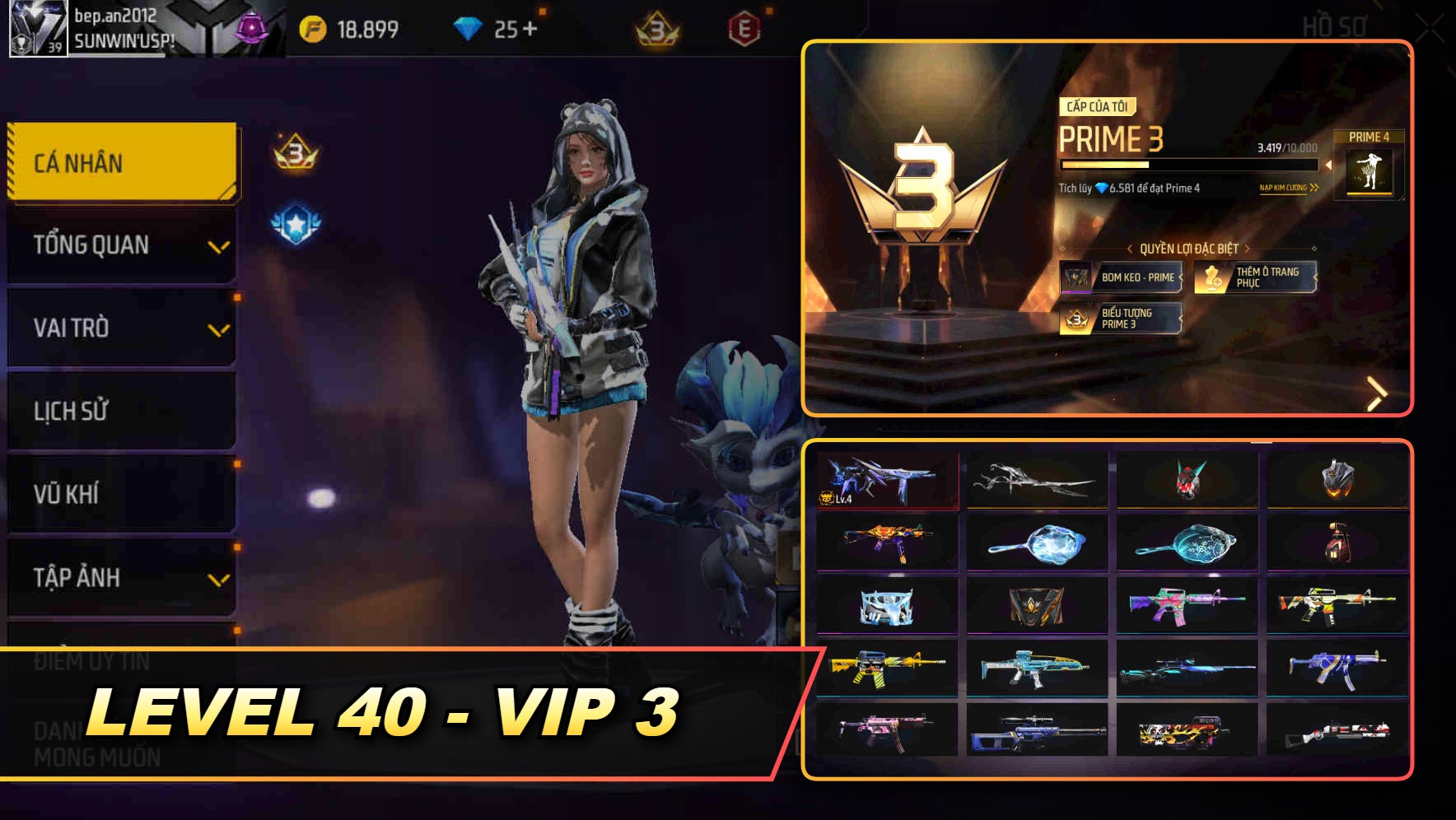Expand the Tổng Quan section
Screen dimensions: 1456x820
pos(120,245)
